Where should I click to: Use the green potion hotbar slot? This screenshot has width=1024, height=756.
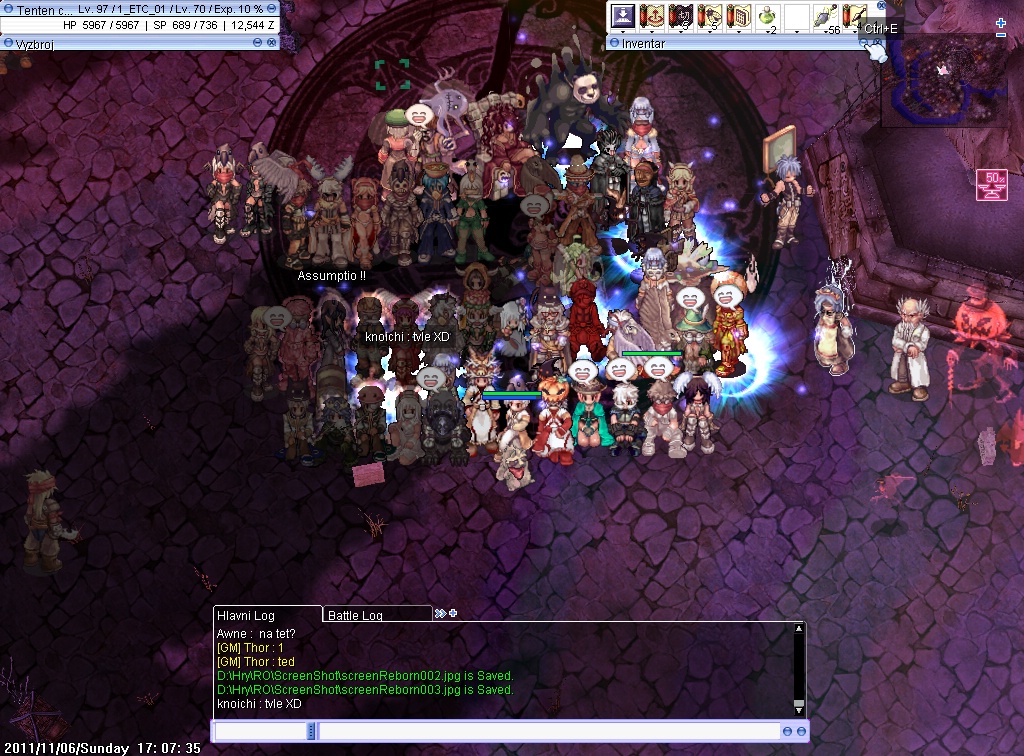pos(768,17)
